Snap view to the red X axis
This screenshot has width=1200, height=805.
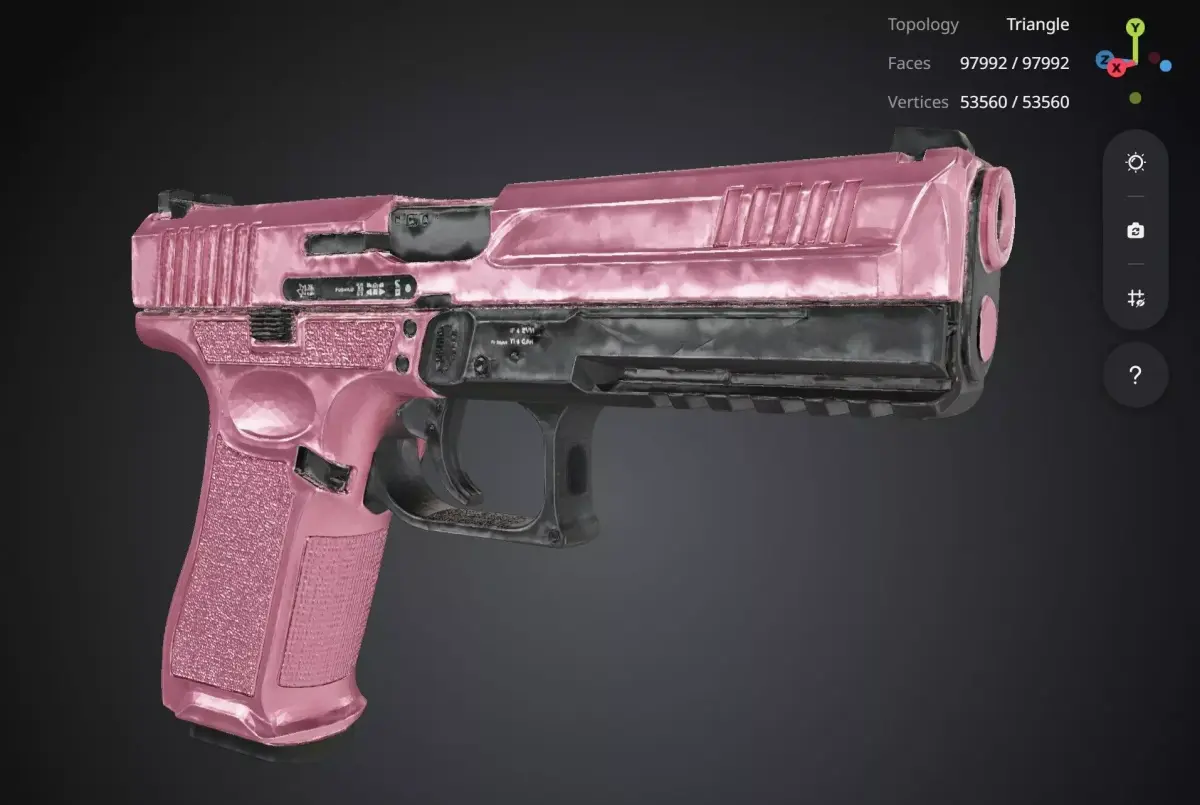coord(1117,68)
